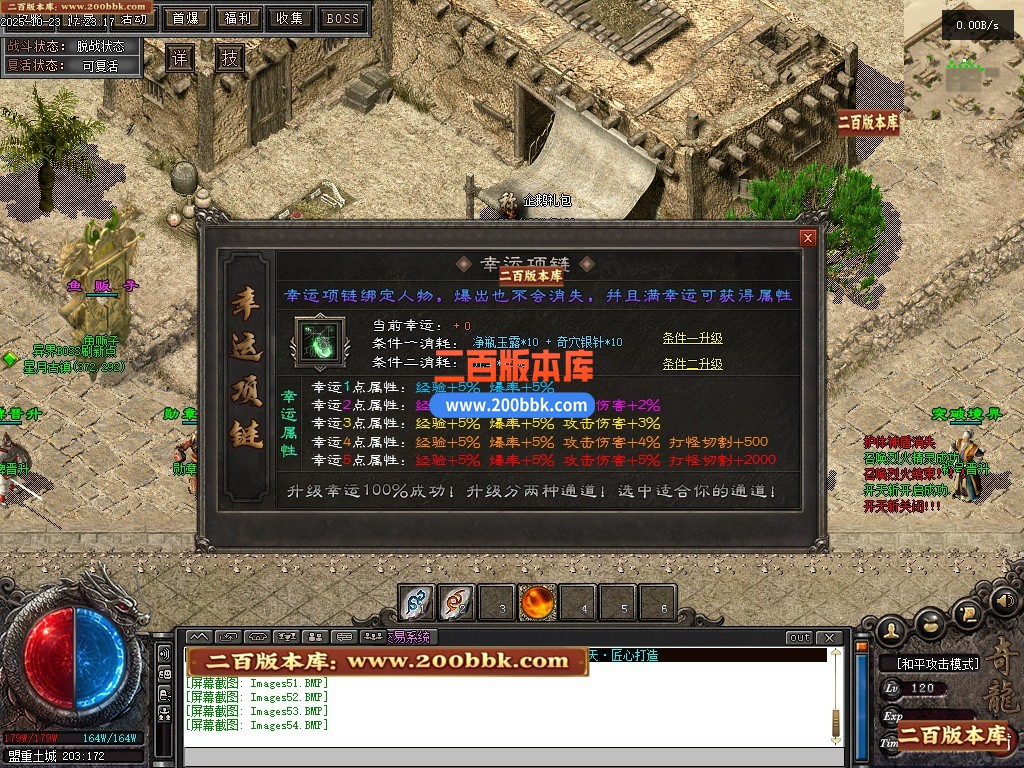
Task: Close the 幸运项链 lucky necklace window
Action: pos(808,238)
